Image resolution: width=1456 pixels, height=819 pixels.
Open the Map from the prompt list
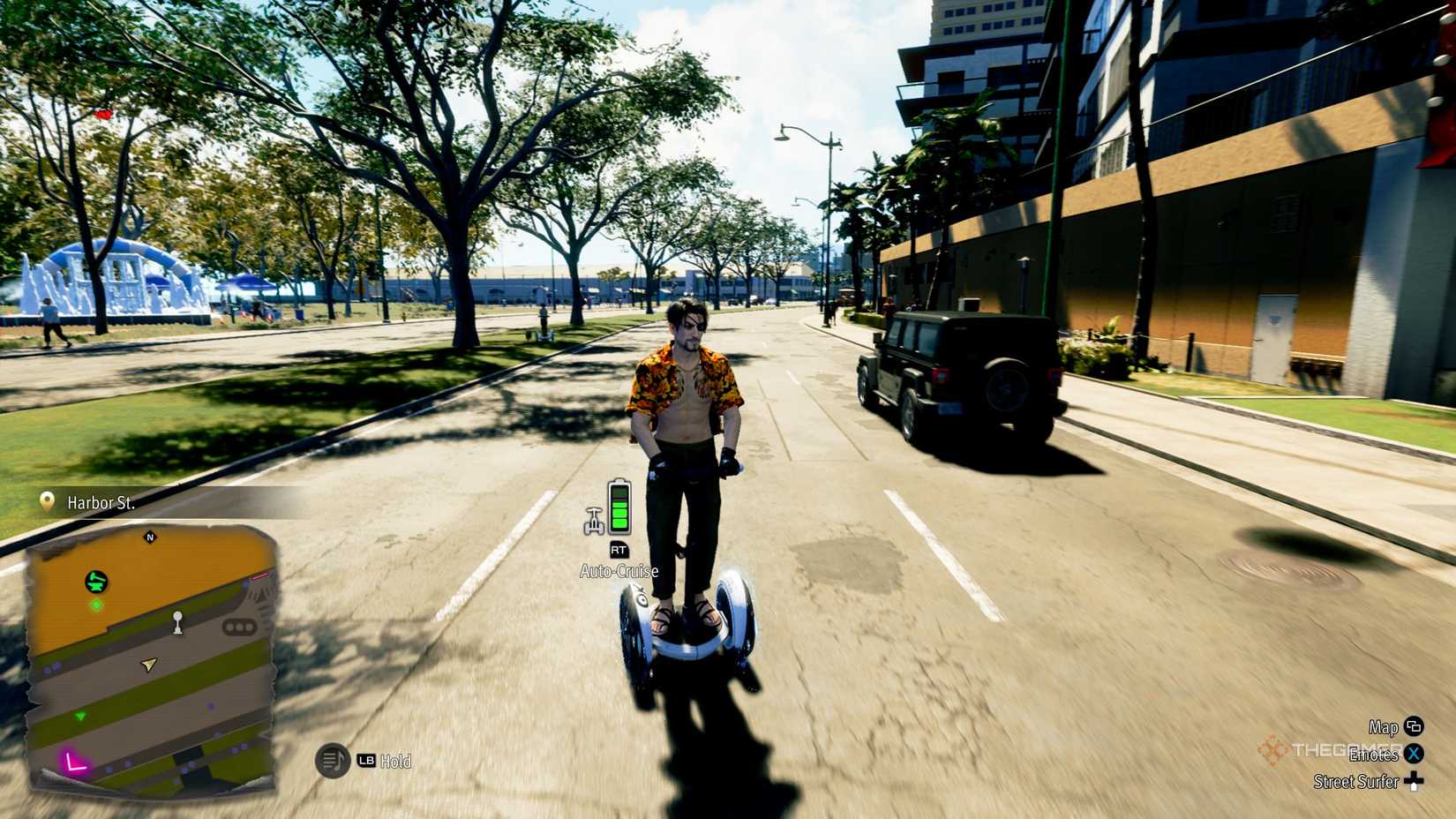click(x=1383, y=727)
